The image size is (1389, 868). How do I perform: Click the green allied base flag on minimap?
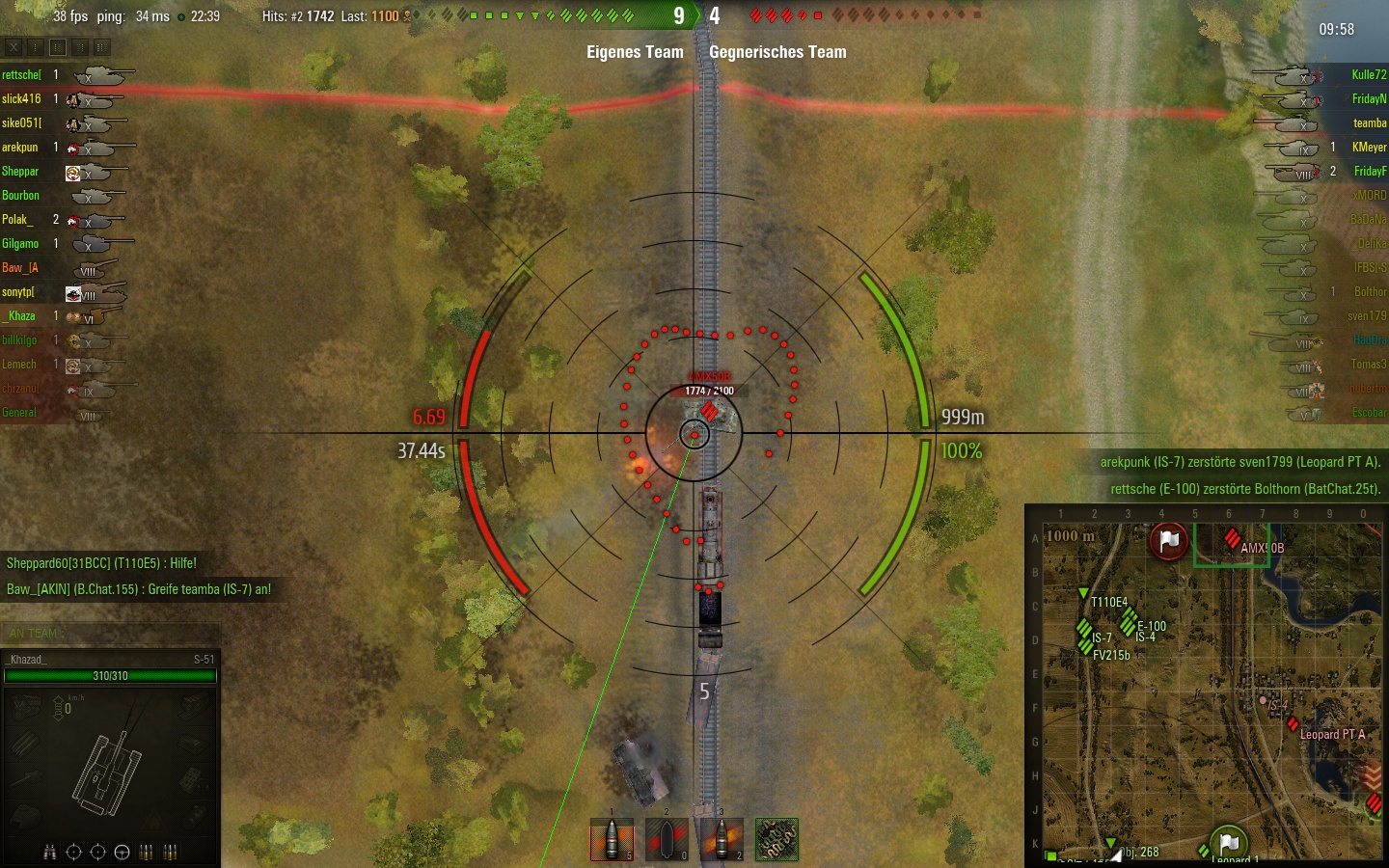pos(1228,844)
